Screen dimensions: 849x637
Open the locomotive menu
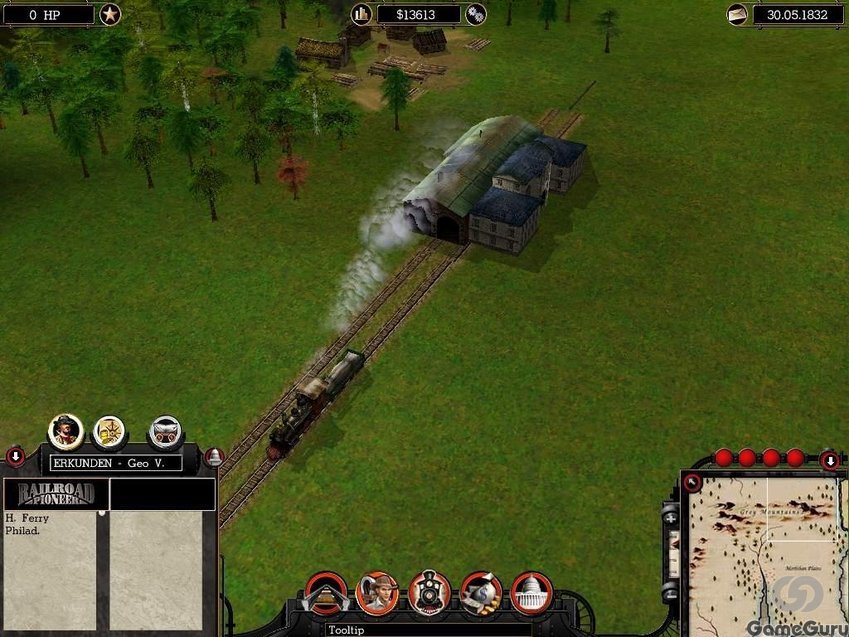429,592
